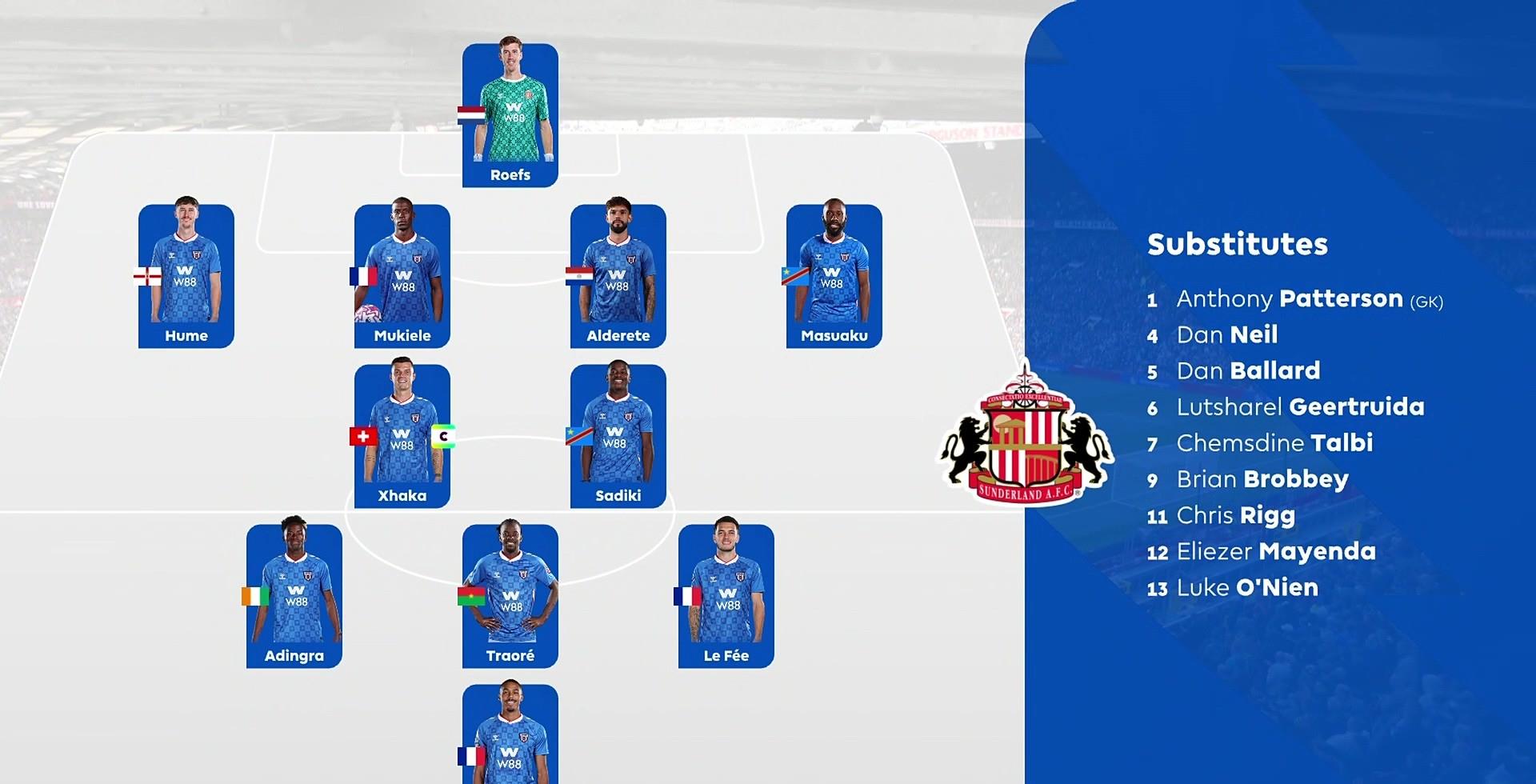Choose substitute Brian Brobbey
Screen dimensions: 1536x784
pos(1262,479)
